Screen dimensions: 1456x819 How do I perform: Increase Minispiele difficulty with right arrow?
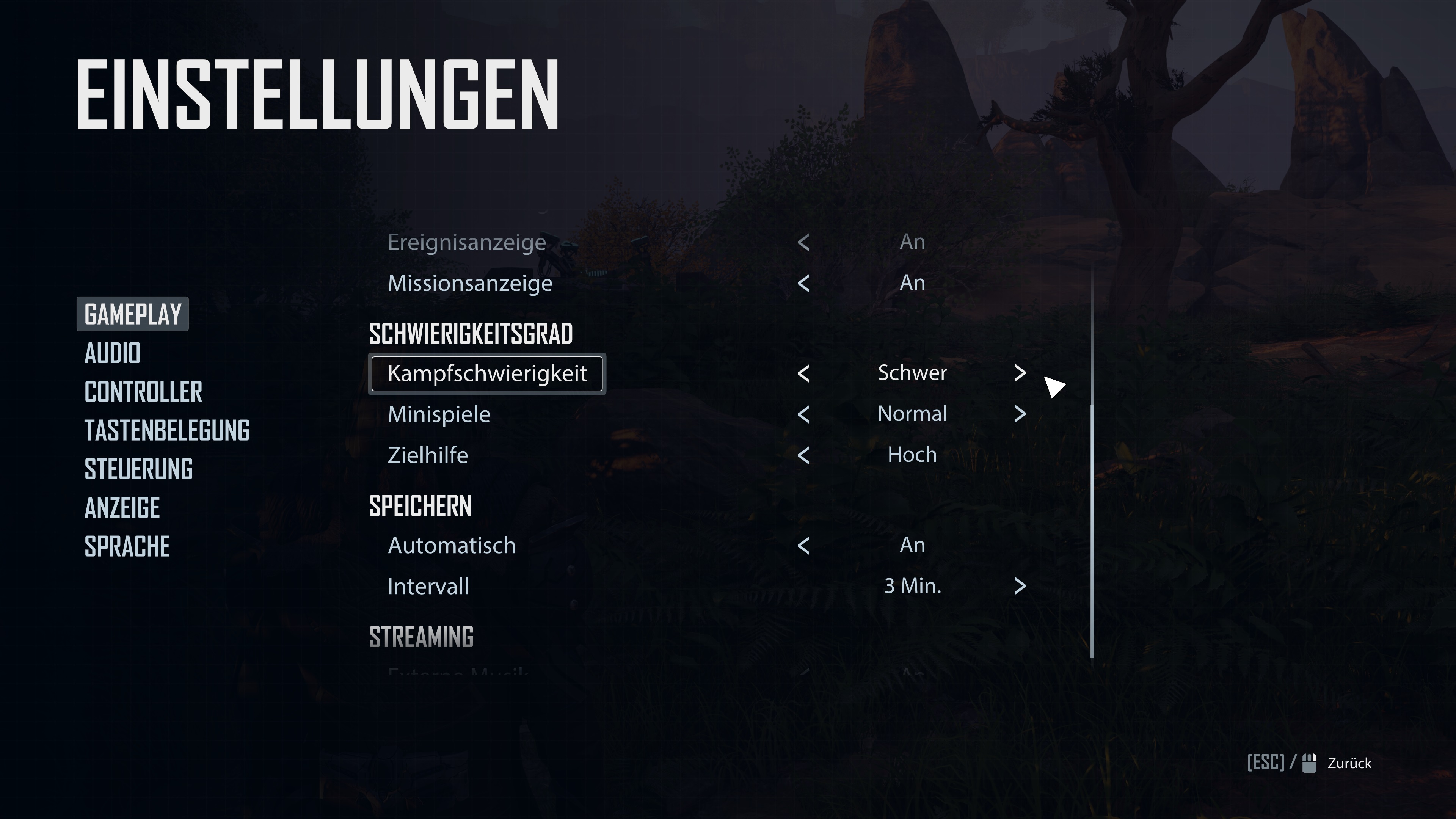(x=1020, y=414)
